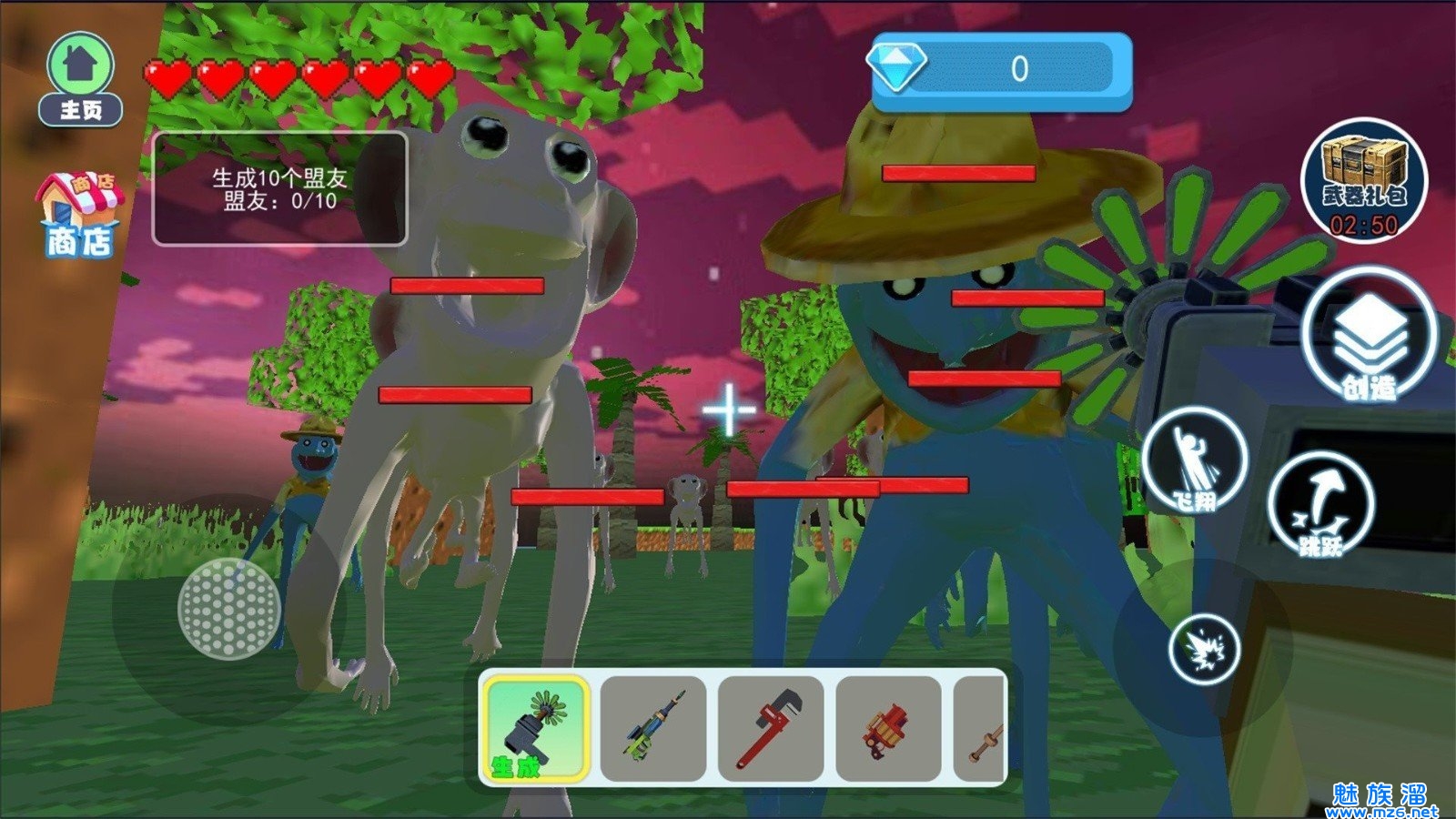Go to the 主页 home button
The height and width of the screenshot is (819, 1456).
81,80
